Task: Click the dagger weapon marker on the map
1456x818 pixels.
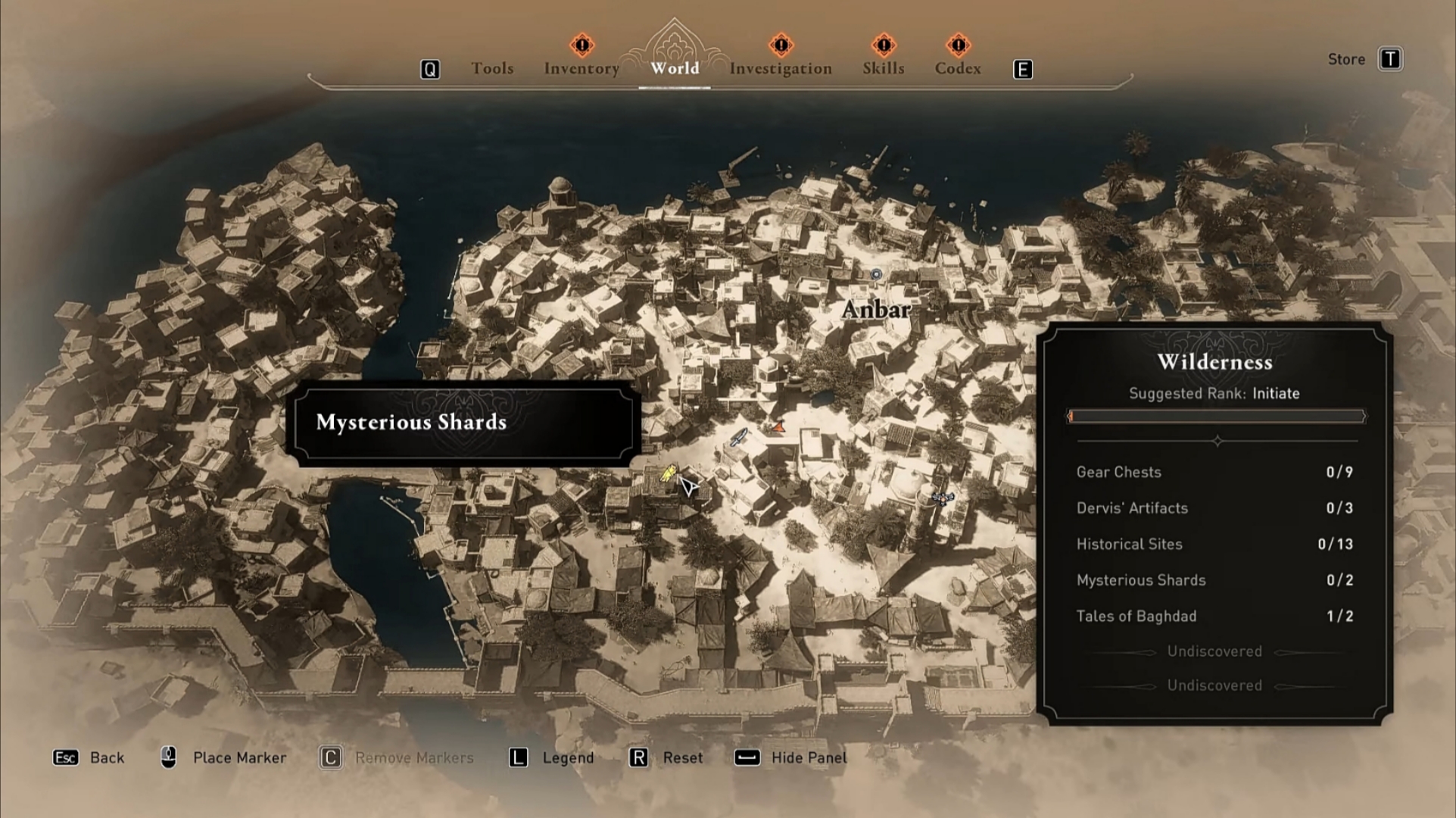Action: tap(739, 438)
